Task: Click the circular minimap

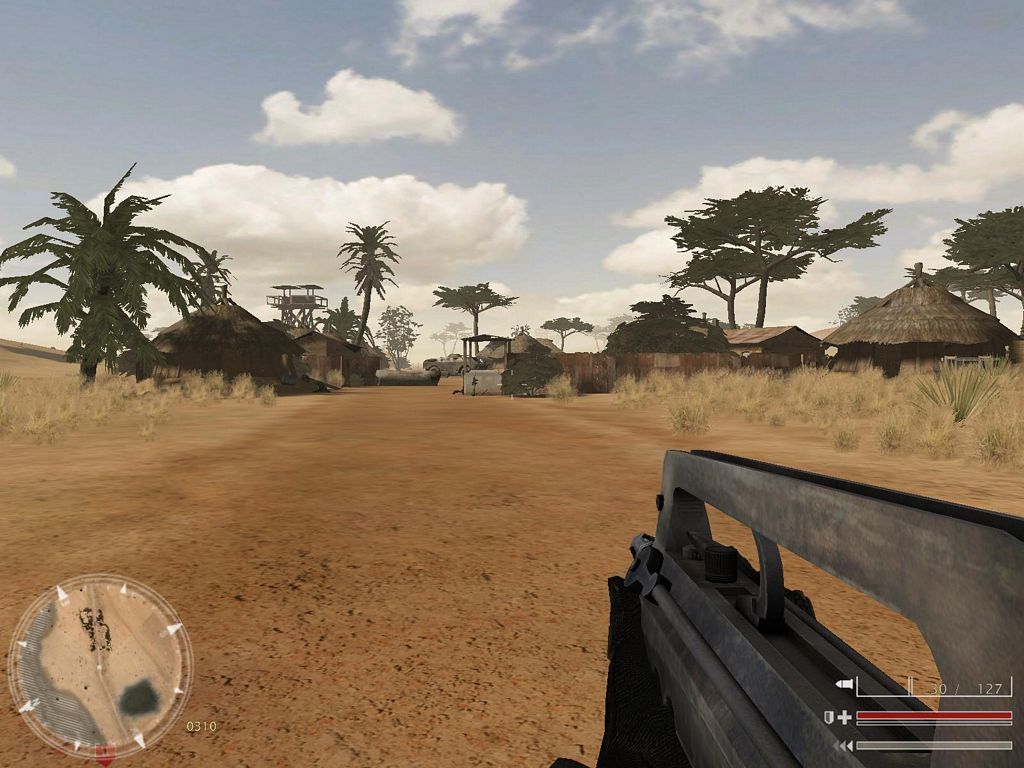Action: pyautogui.click(x=100, y=665)
